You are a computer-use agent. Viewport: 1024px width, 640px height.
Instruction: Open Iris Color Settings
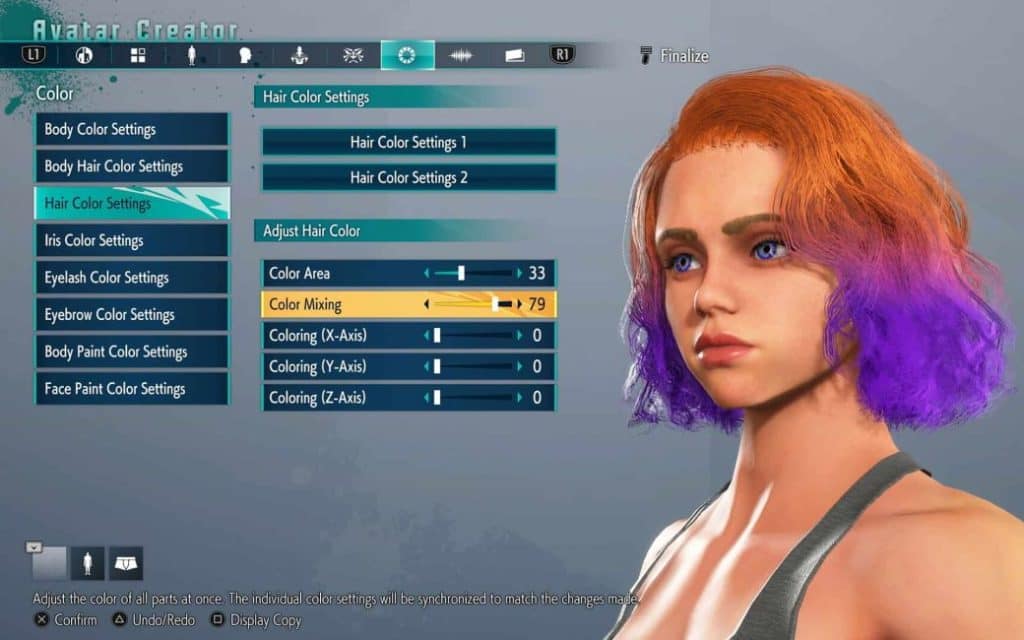pyautogui.click(x=131, y=240)
